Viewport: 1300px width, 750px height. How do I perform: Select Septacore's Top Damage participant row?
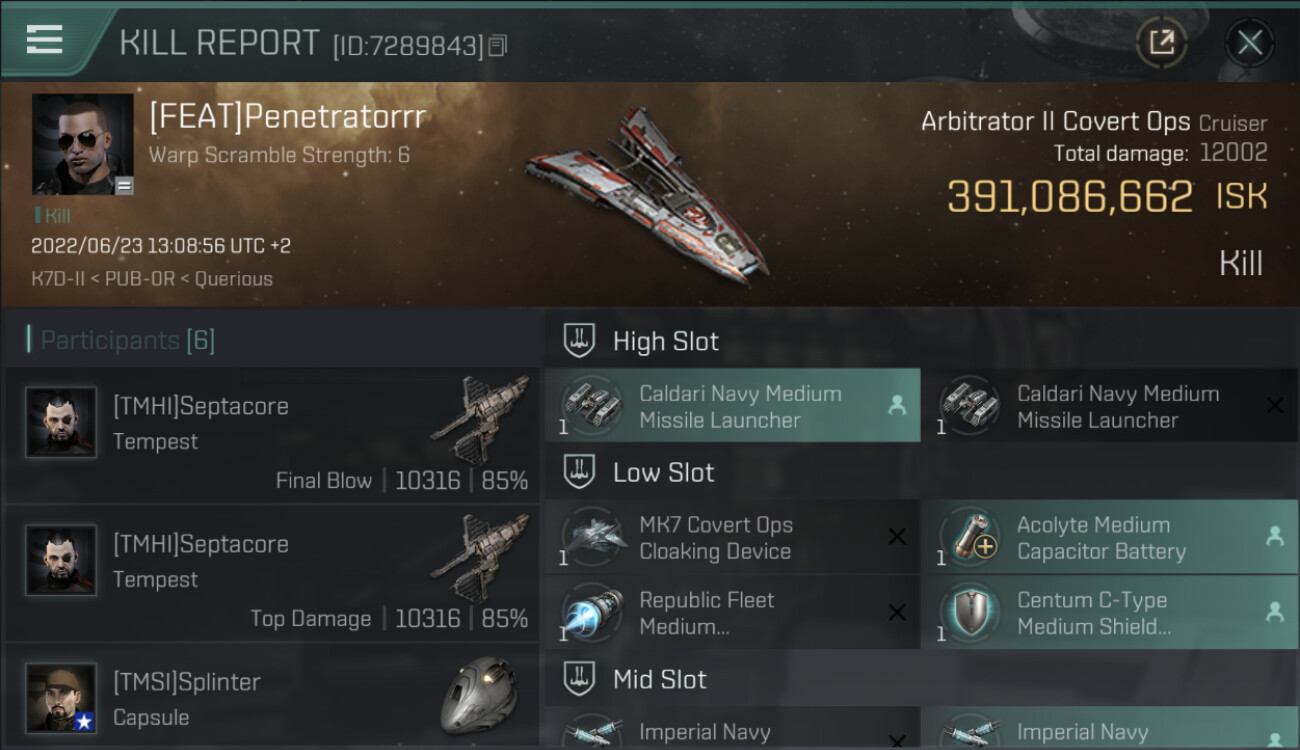(x=272, y=573)
